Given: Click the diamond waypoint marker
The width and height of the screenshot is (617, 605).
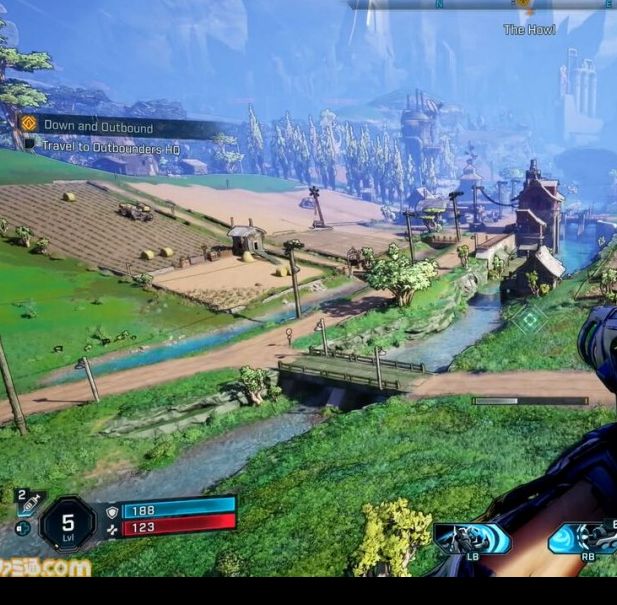Looking at the screenshot, I should coord(529,320).
